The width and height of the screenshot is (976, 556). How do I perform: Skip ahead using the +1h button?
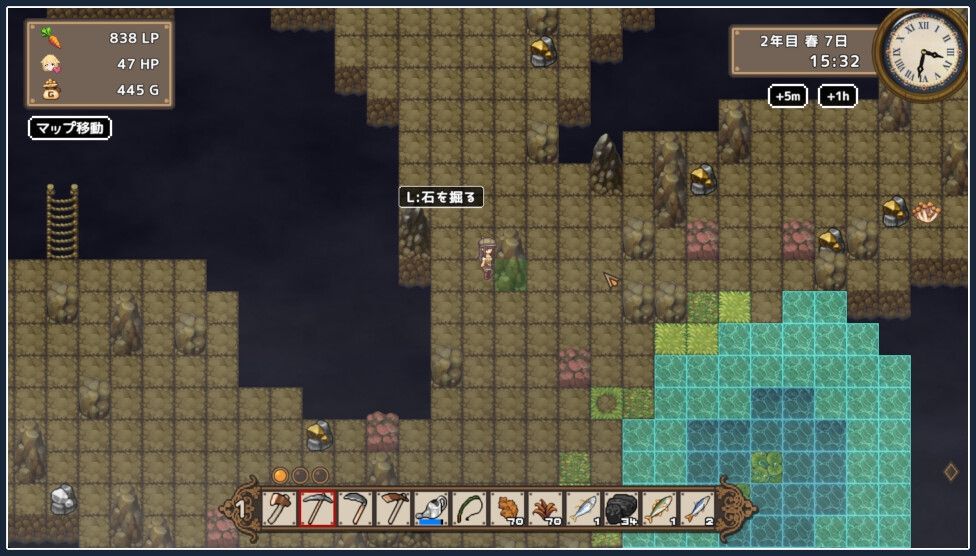click(838, 96)
